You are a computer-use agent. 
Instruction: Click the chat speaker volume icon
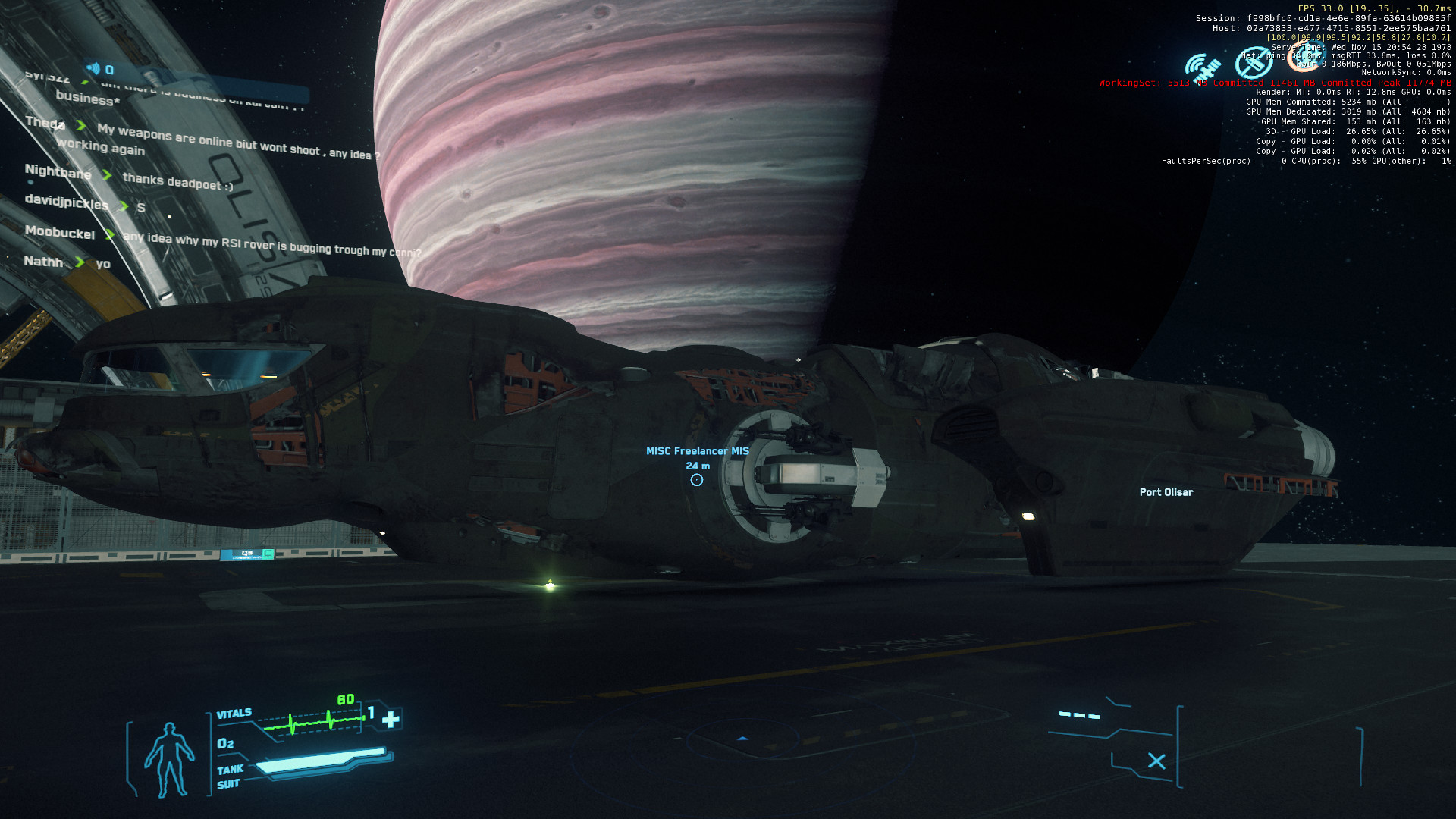(x=93, y=69)
